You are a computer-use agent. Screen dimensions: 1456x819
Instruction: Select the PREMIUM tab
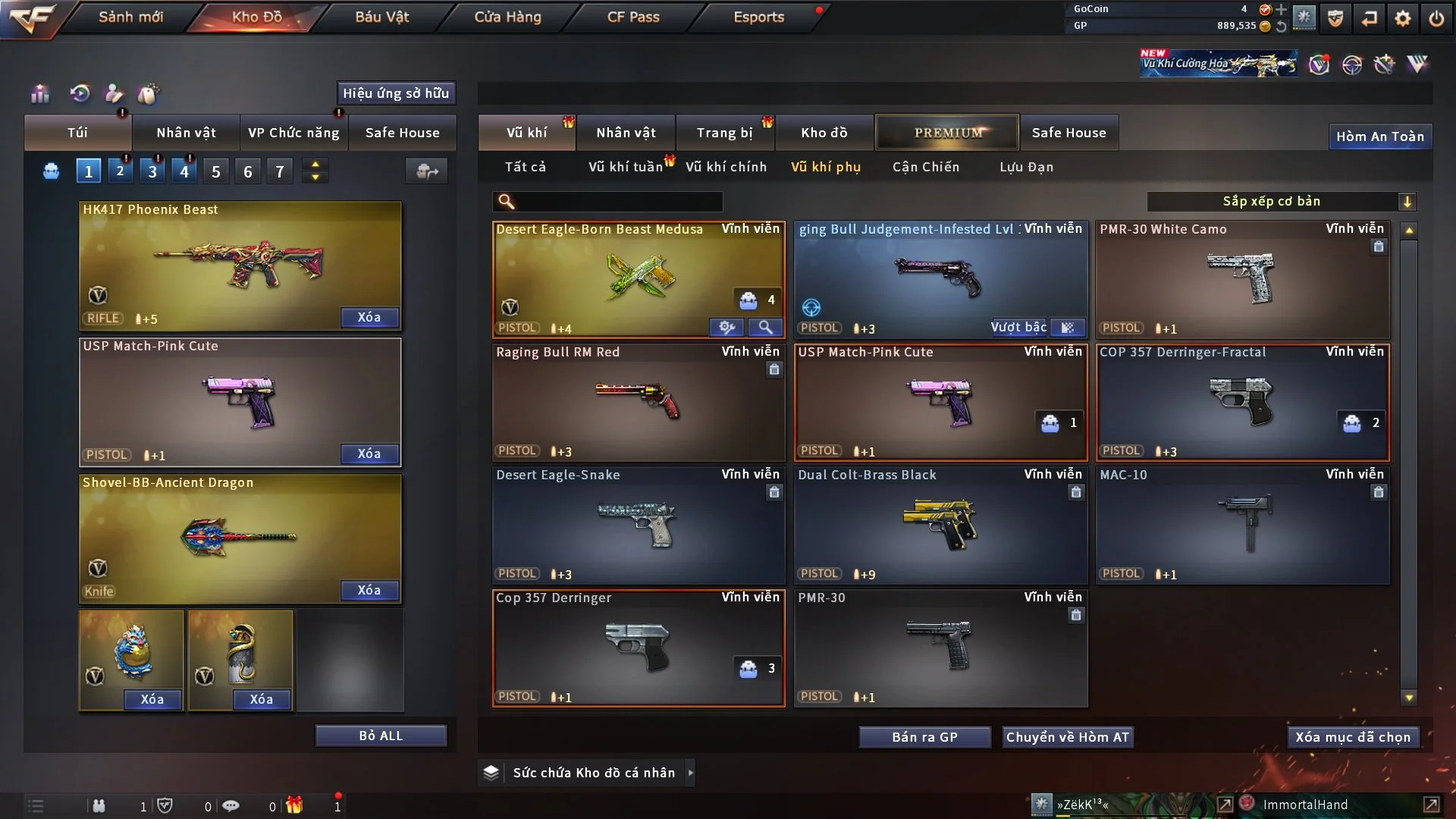pyautogui.click(x=947, y=133)
